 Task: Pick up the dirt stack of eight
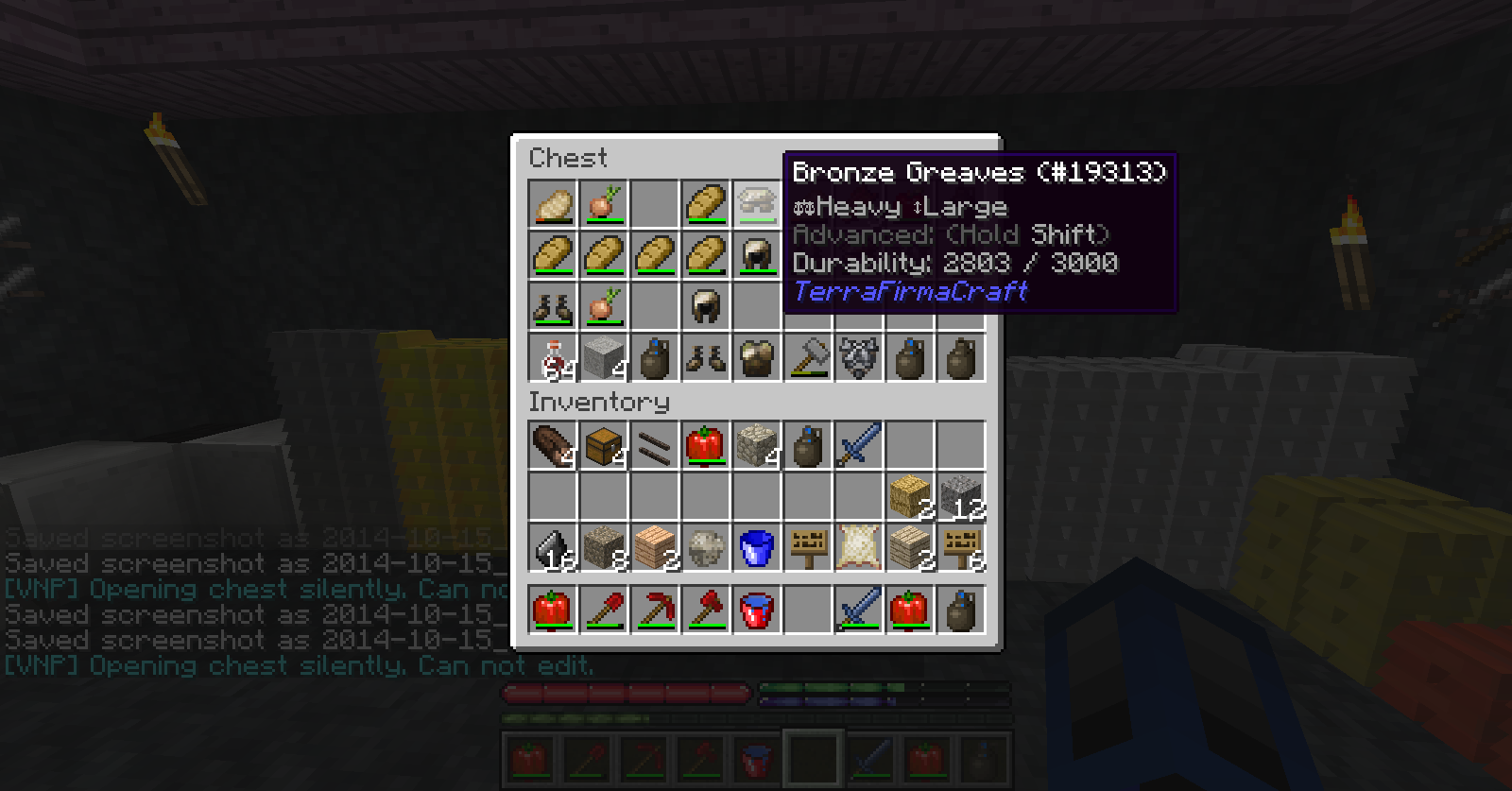coord(604,547)
